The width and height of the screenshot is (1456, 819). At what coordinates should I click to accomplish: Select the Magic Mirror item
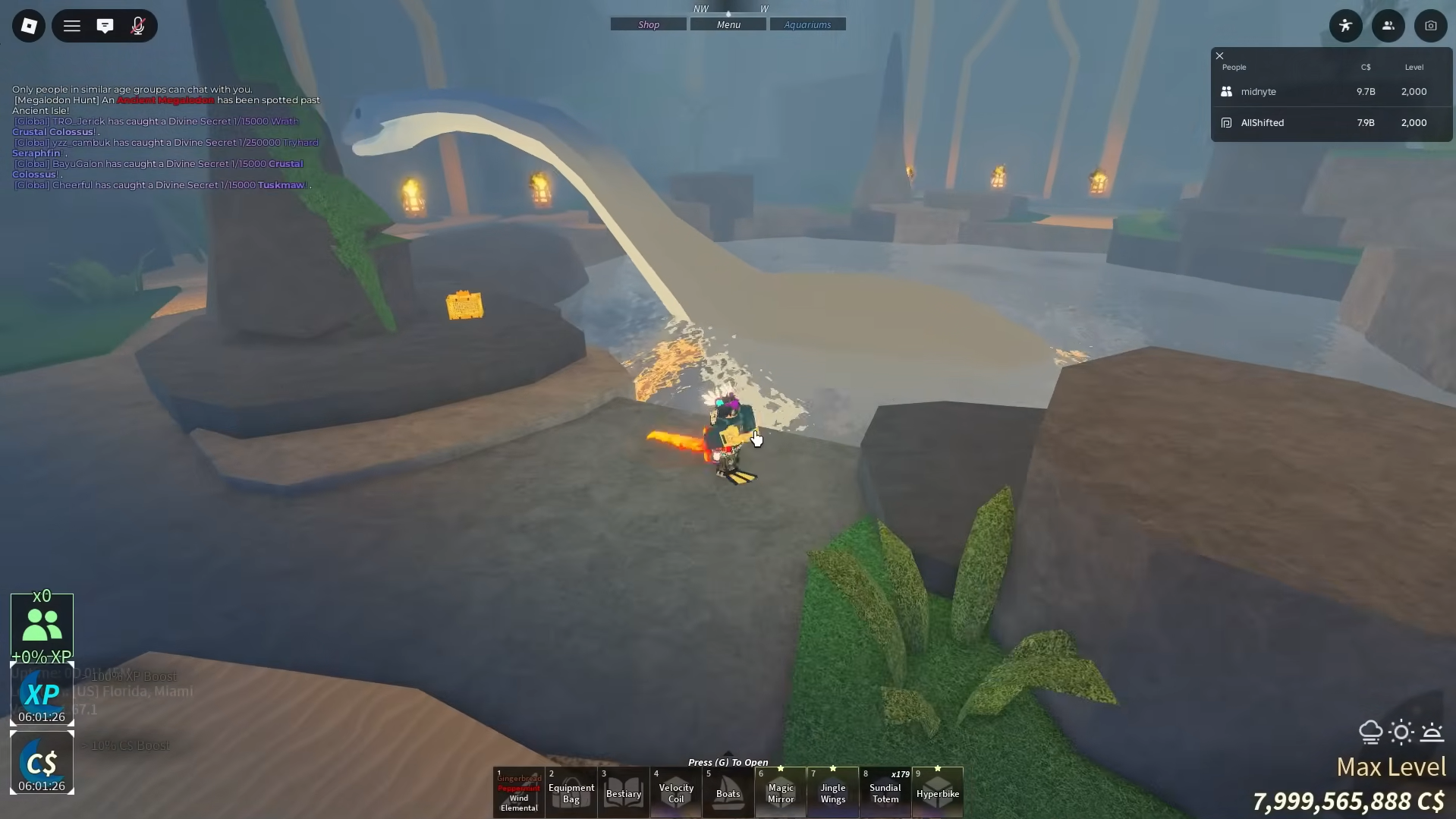coord(780,792)
